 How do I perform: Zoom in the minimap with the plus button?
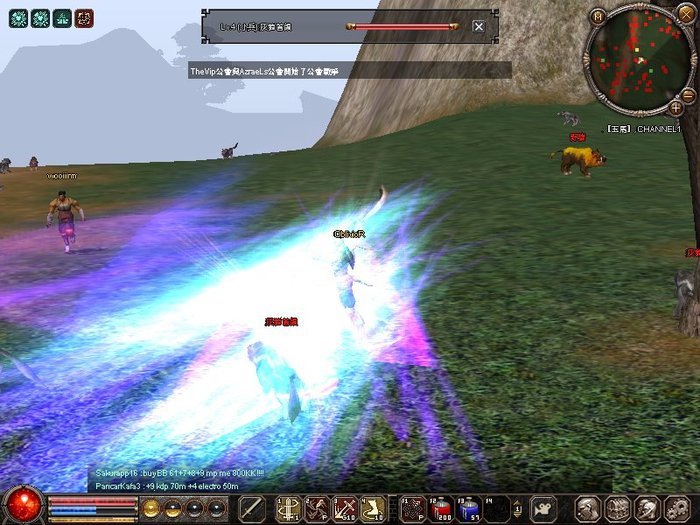tap(676, 106)
